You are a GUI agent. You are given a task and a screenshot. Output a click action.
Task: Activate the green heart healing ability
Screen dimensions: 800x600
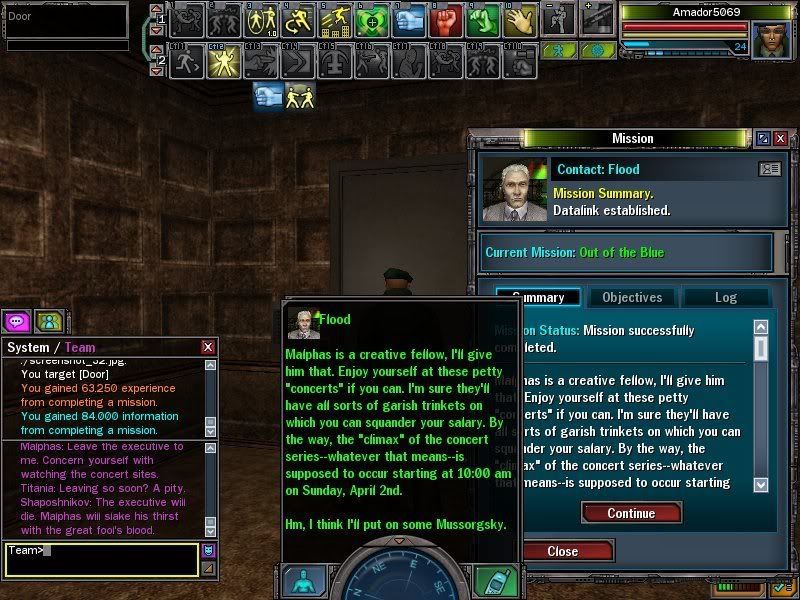click(372, 20)
